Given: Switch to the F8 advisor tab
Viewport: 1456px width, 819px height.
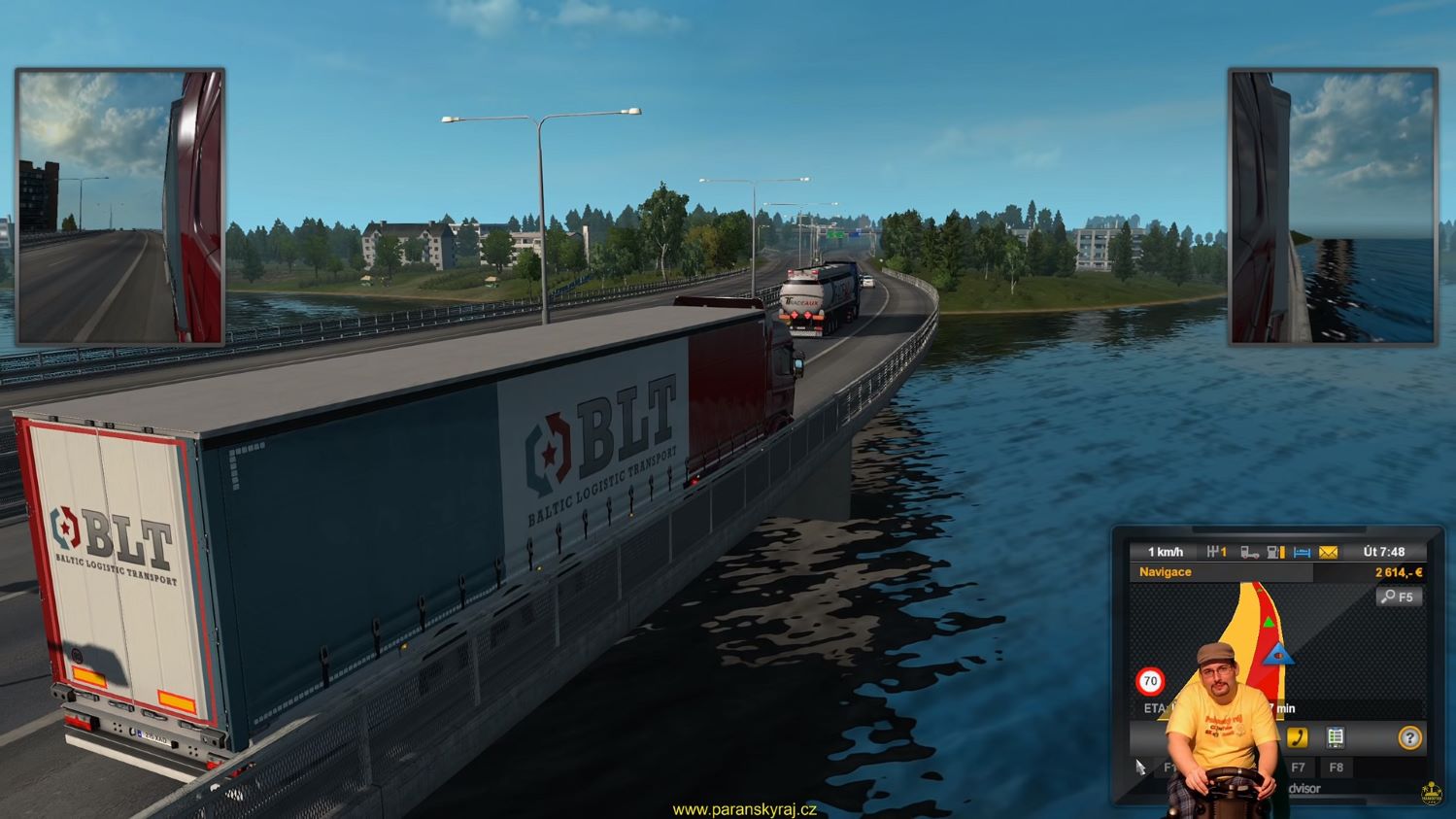Looking at the screenshot, I should coord(1337,768).
